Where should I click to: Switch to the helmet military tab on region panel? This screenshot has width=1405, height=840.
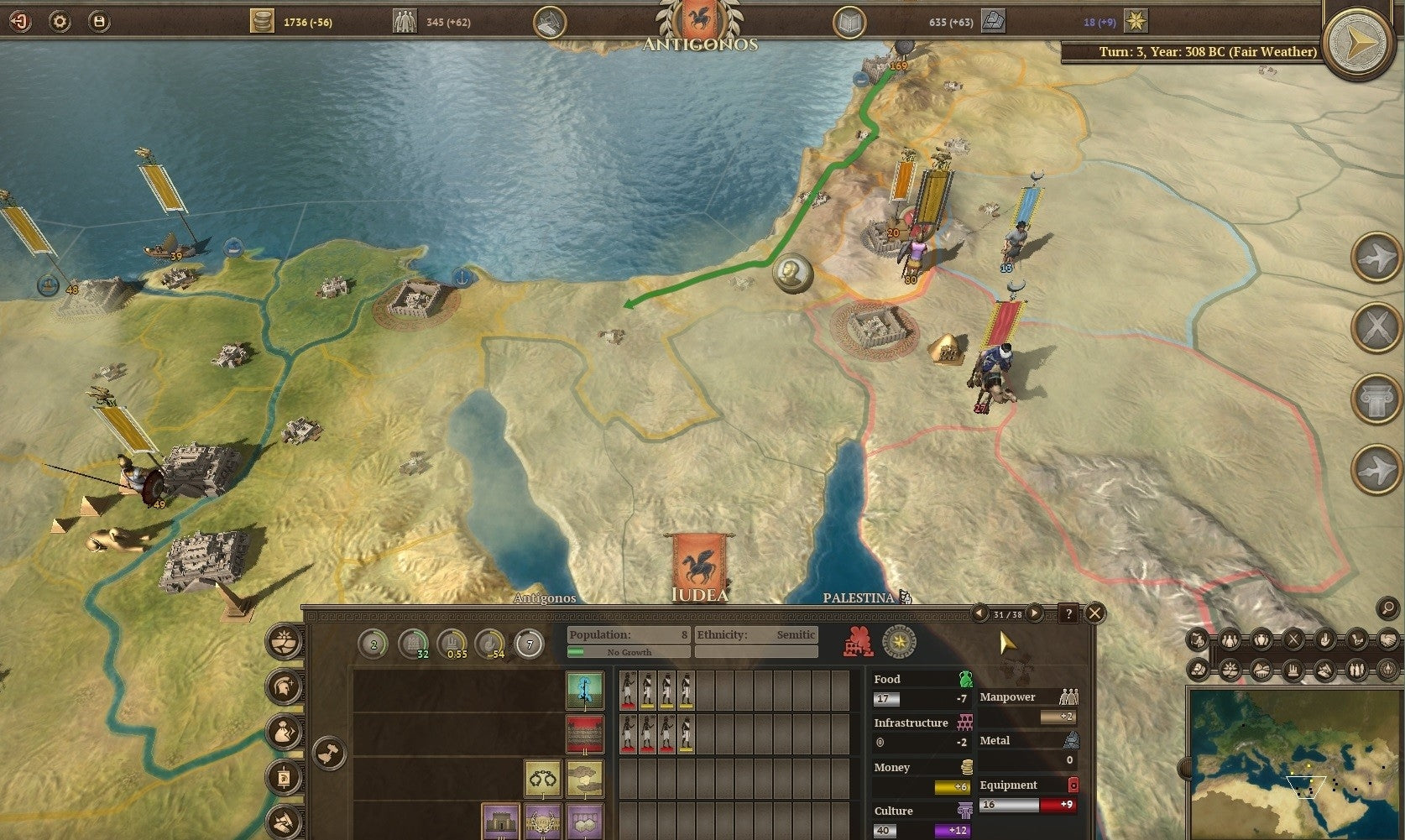click(x=283, y=688)
